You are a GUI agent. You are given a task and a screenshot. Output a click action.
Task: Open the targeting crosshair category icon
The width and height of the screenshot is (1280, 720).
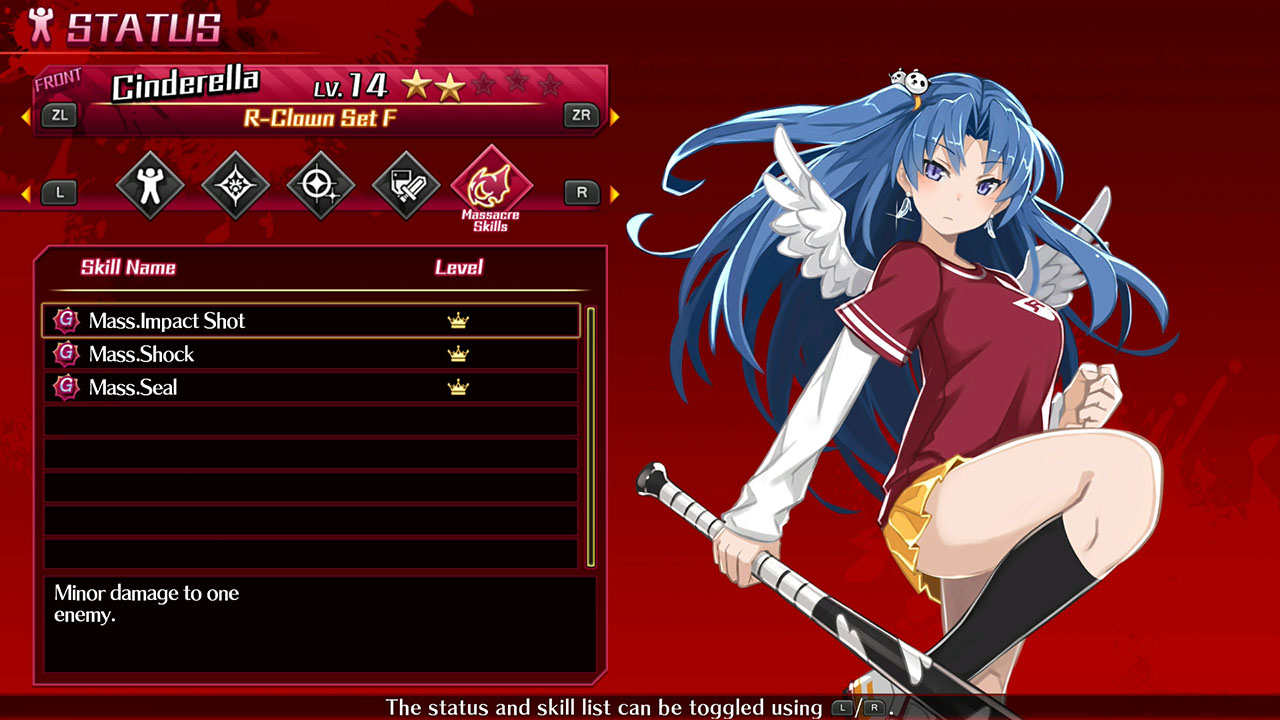pos(320,183)
